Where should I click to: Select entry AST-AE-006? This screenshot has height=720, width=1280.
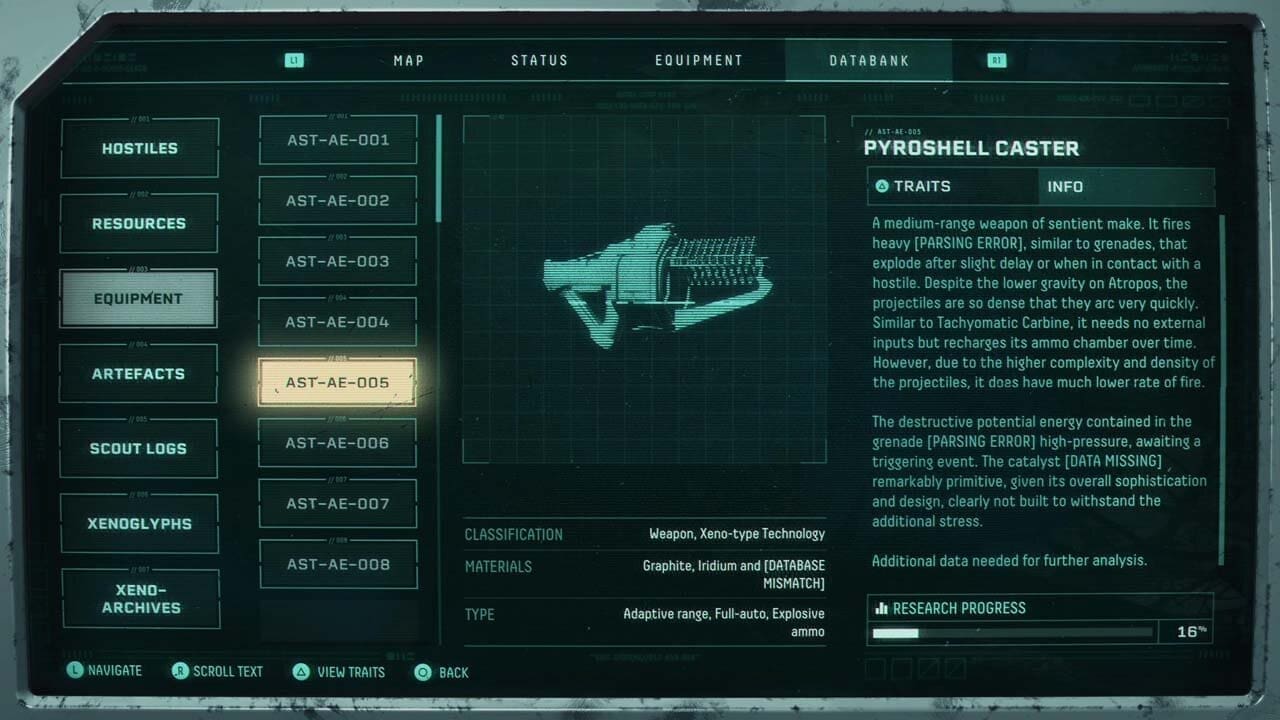[338, 443]
